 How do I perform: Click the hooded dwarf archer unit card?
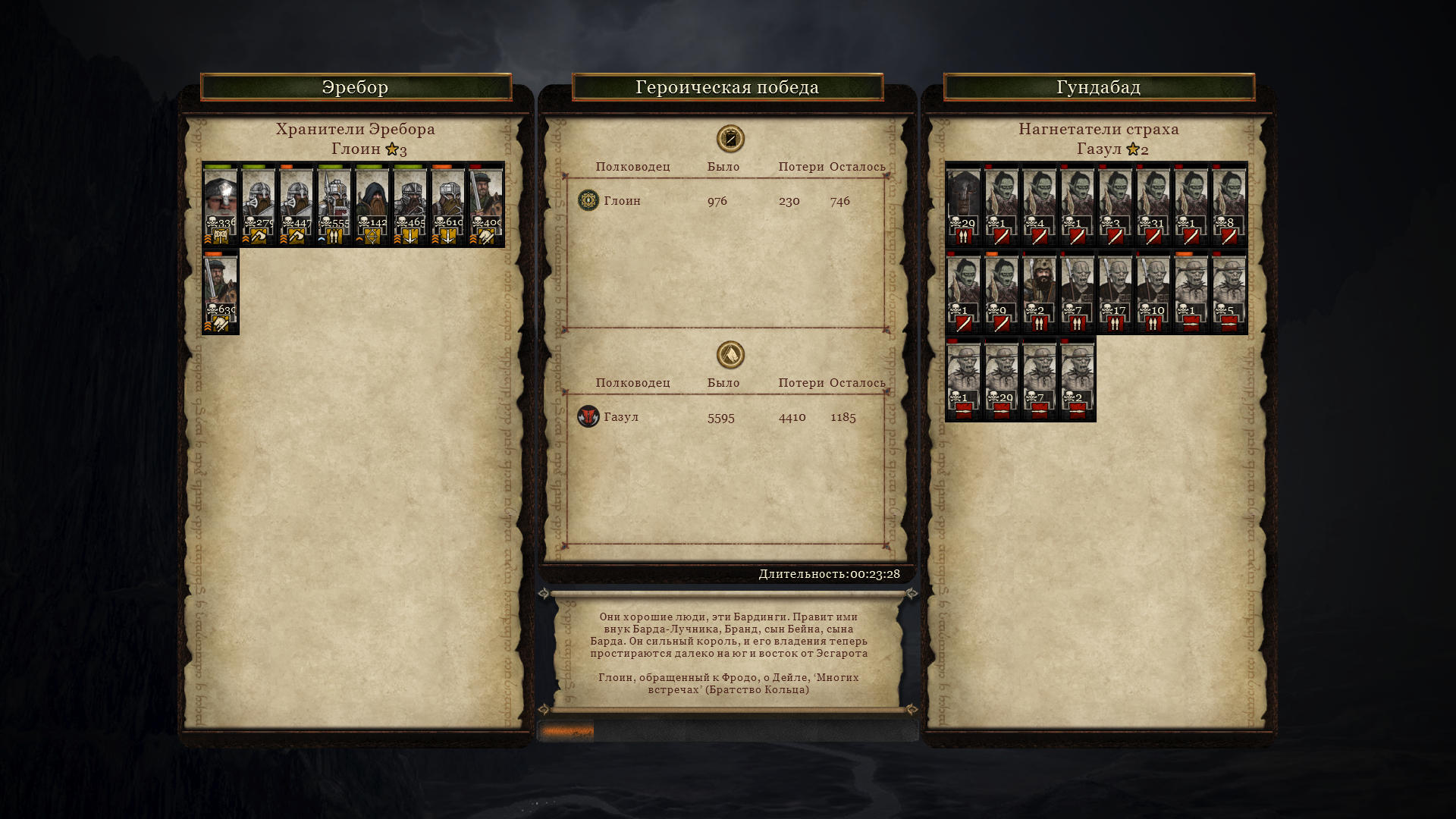click(x=372, y=205)
